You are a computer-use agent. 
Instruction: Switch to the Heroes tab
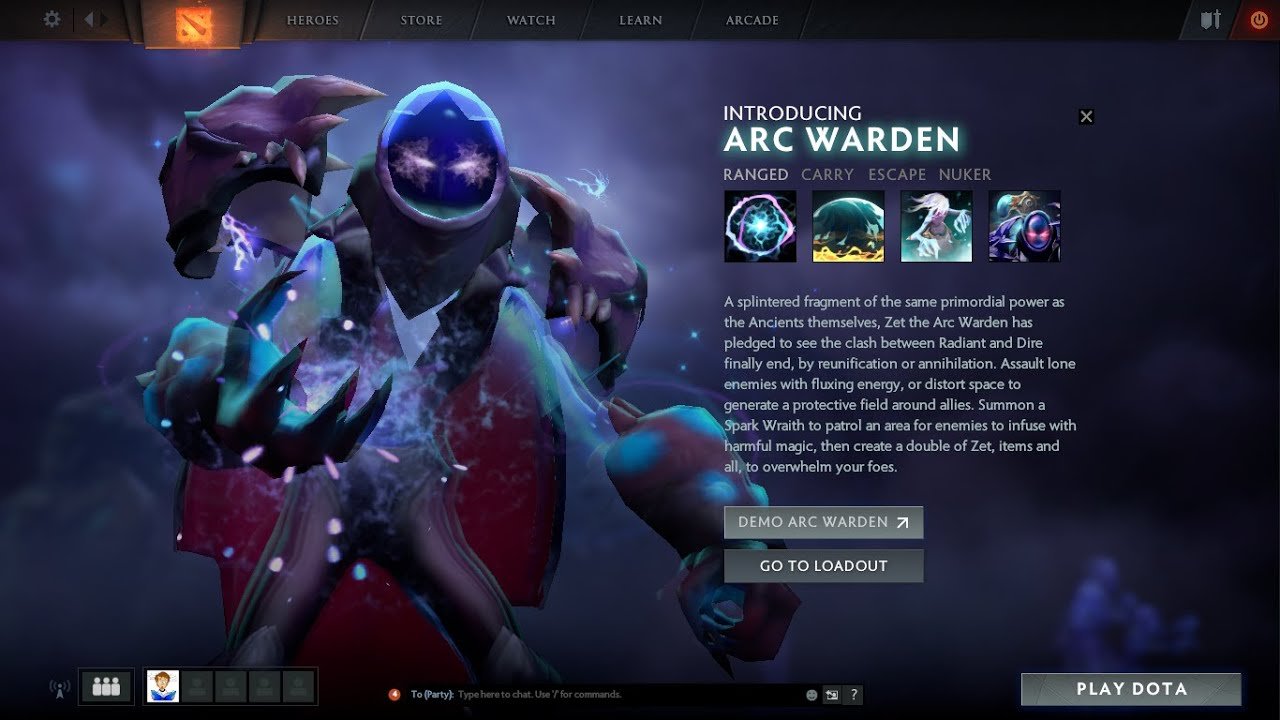(x=313, y=20)
